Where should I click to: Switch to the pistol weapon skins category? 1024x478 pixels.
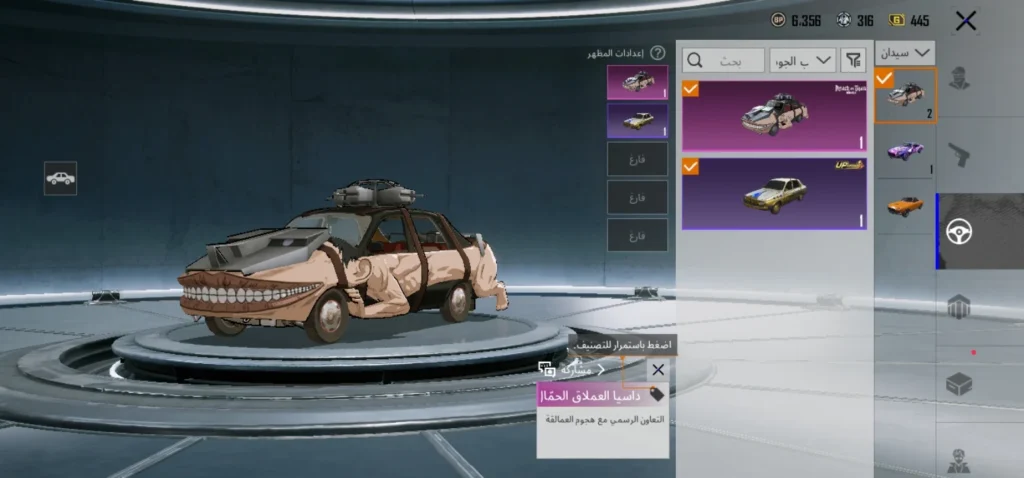coord(960,153)
